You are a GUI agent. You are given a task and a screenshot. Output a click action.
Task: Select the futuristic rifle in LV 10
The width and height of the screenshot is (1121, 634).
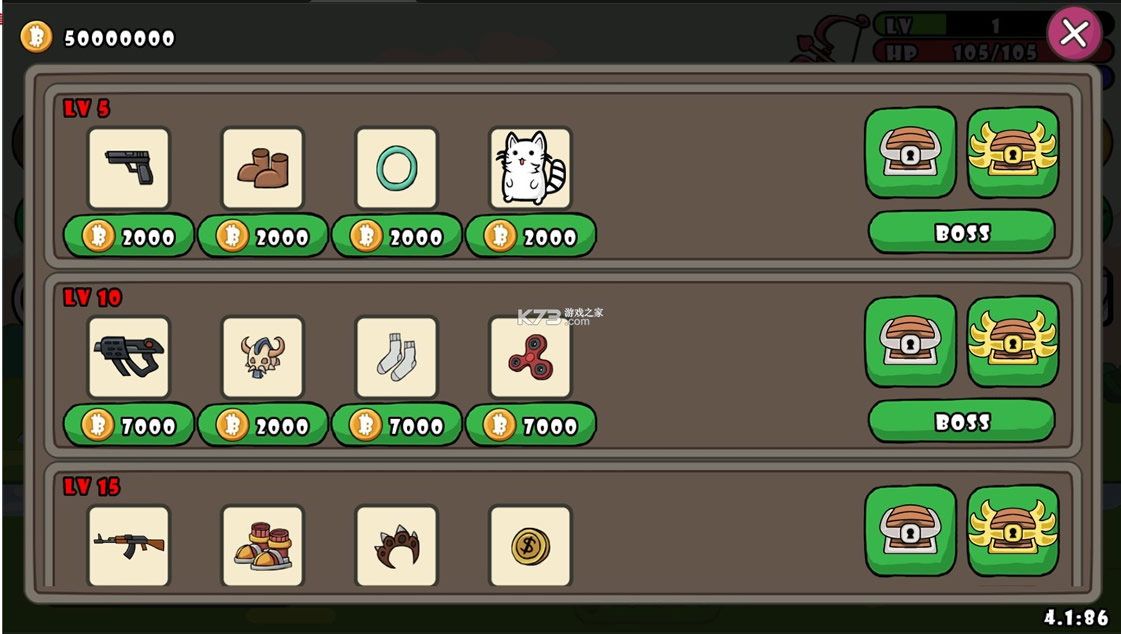[x=129, y=357]
